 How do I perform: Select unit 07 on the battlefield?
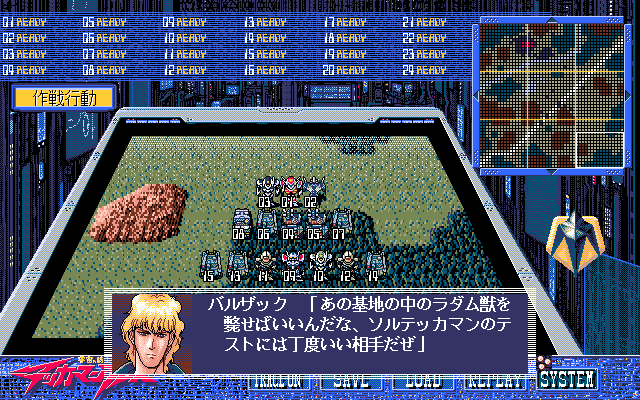click(x=341, y=223)
